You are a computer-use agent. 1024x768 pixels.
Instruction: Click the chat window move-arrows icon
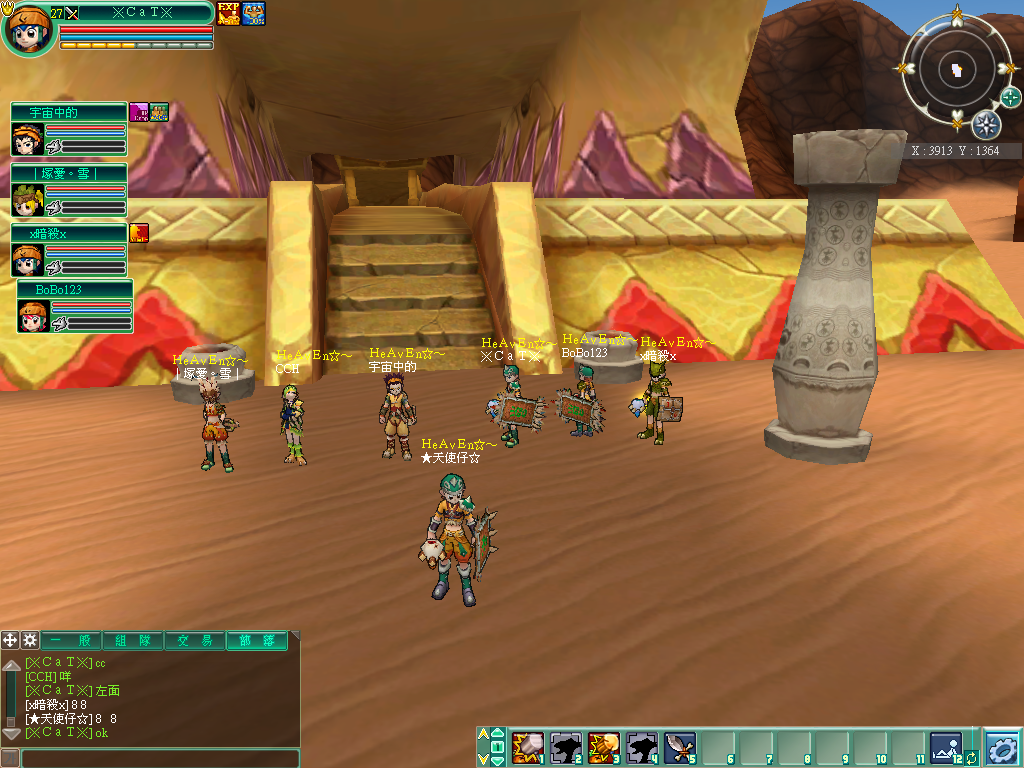(x=10, y=640)
